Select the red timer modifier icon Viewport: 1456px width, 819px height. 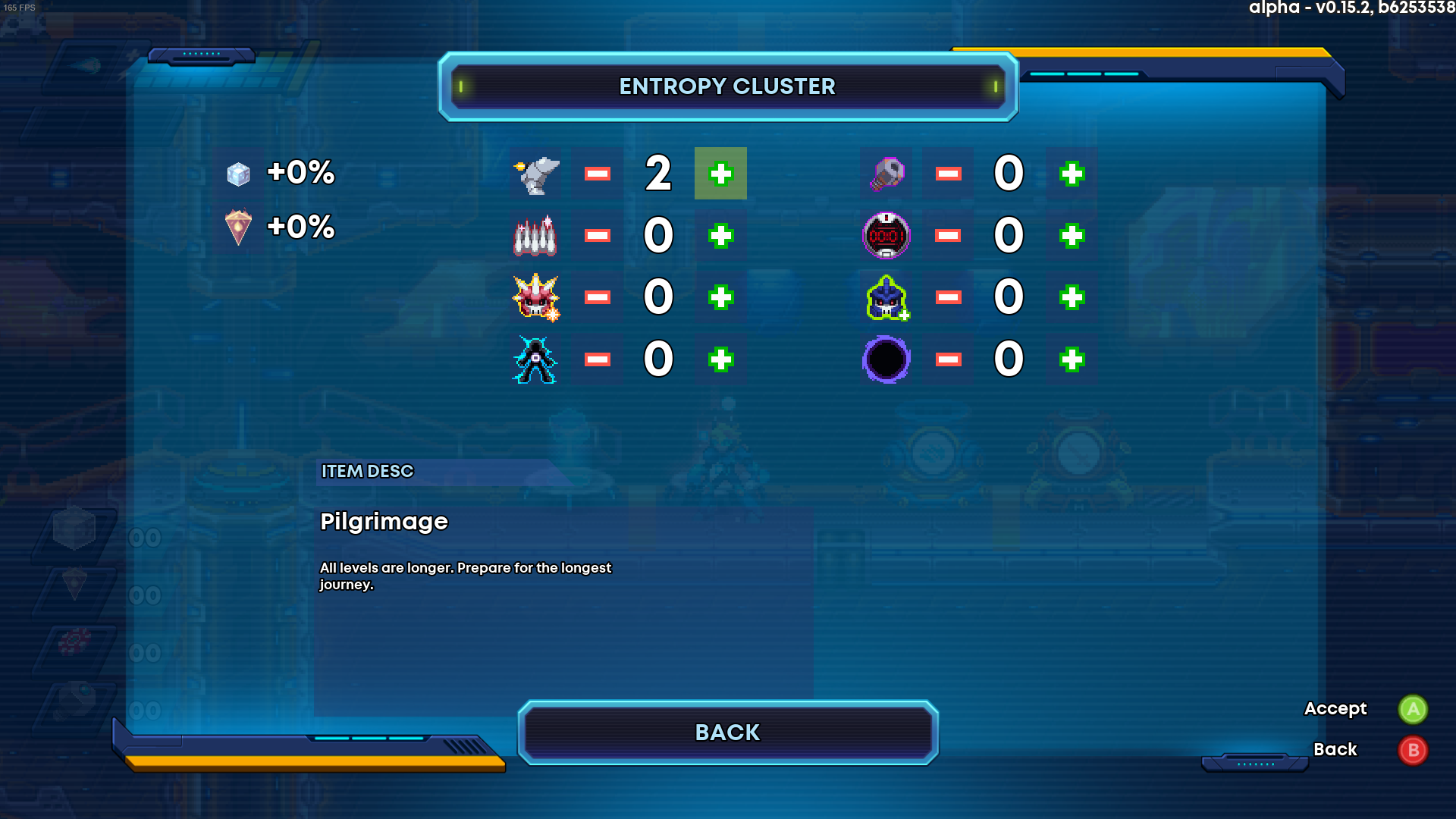(886, 236)
